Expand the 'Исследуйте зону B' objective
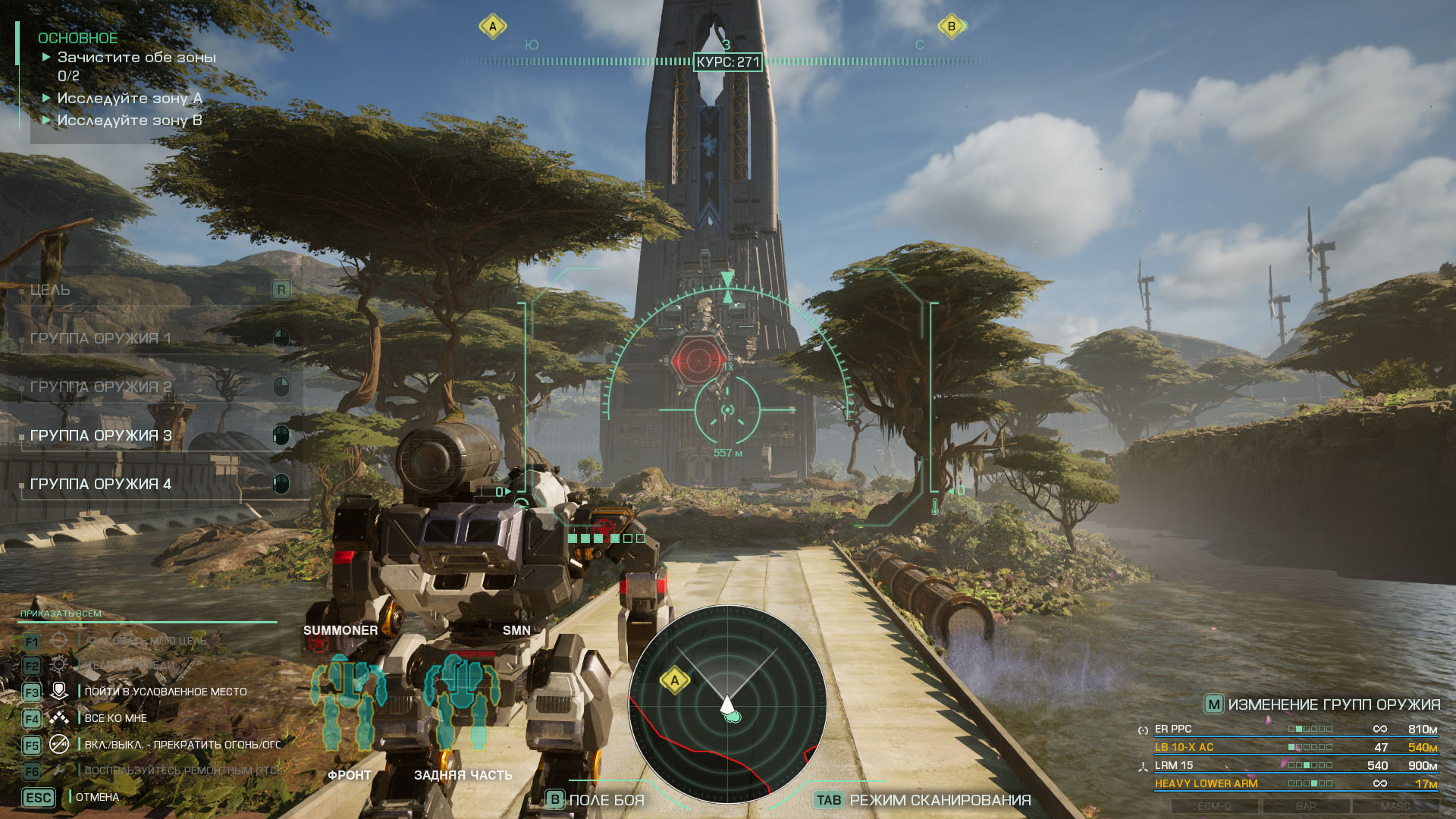The image size is (1456, 819). tap(129, 120)
